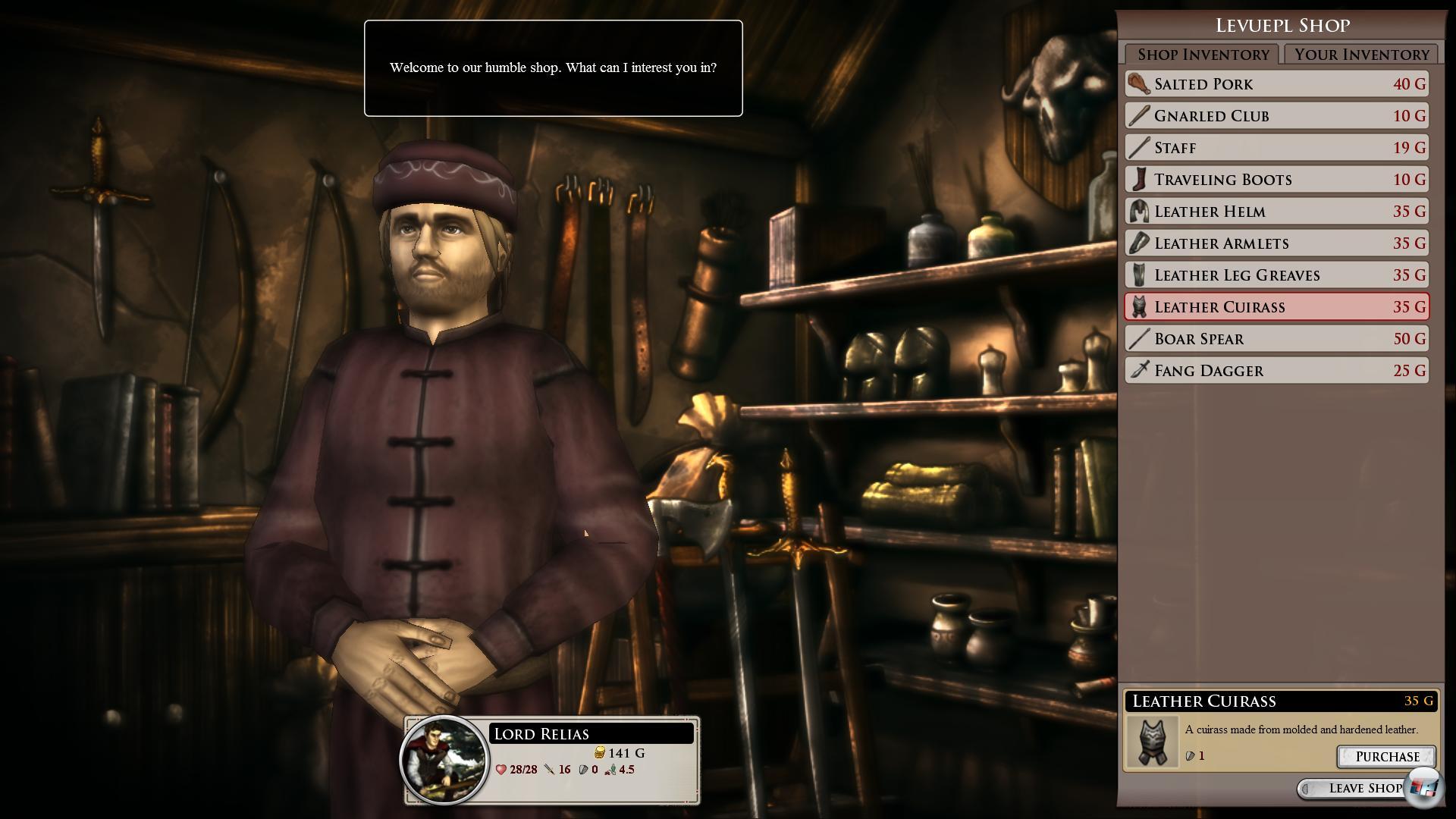
Task: Choose the Boar Spear for 50 G
Action: click(1276, 339)
